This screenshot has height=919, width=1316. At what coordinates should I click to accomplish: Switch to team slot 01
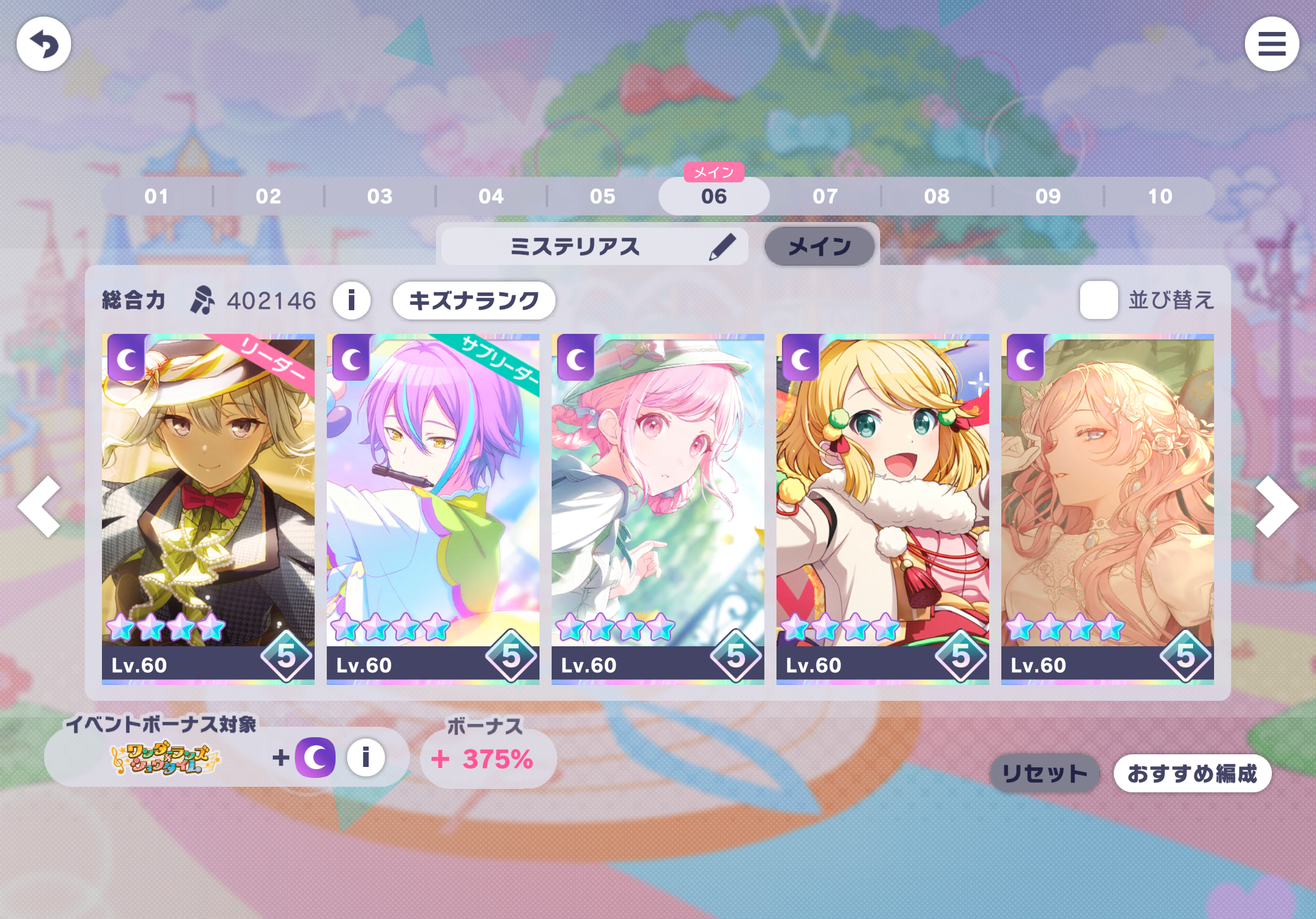[157, 197]
